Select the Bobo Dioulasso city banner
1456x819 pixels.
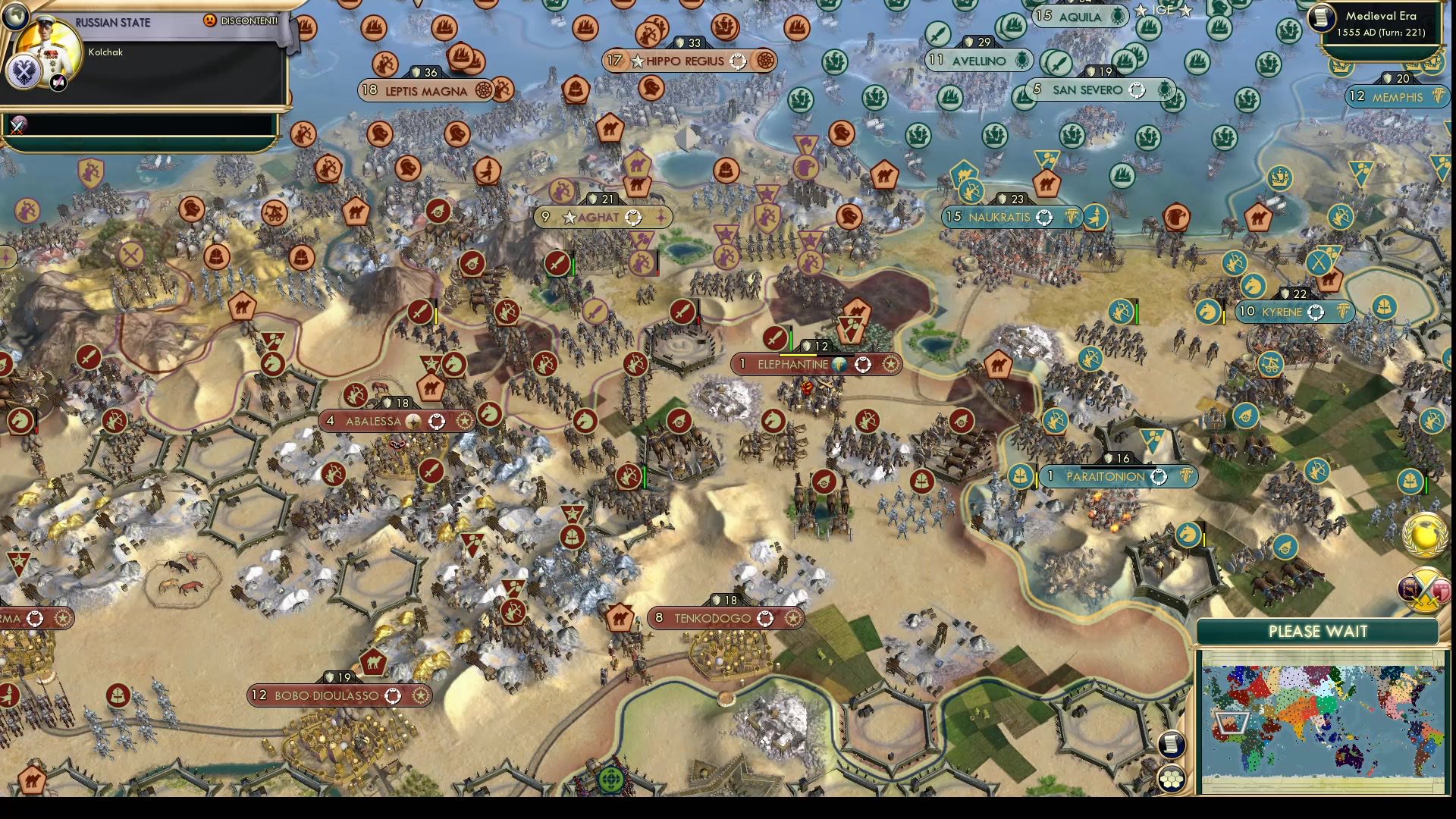(327, 695)
